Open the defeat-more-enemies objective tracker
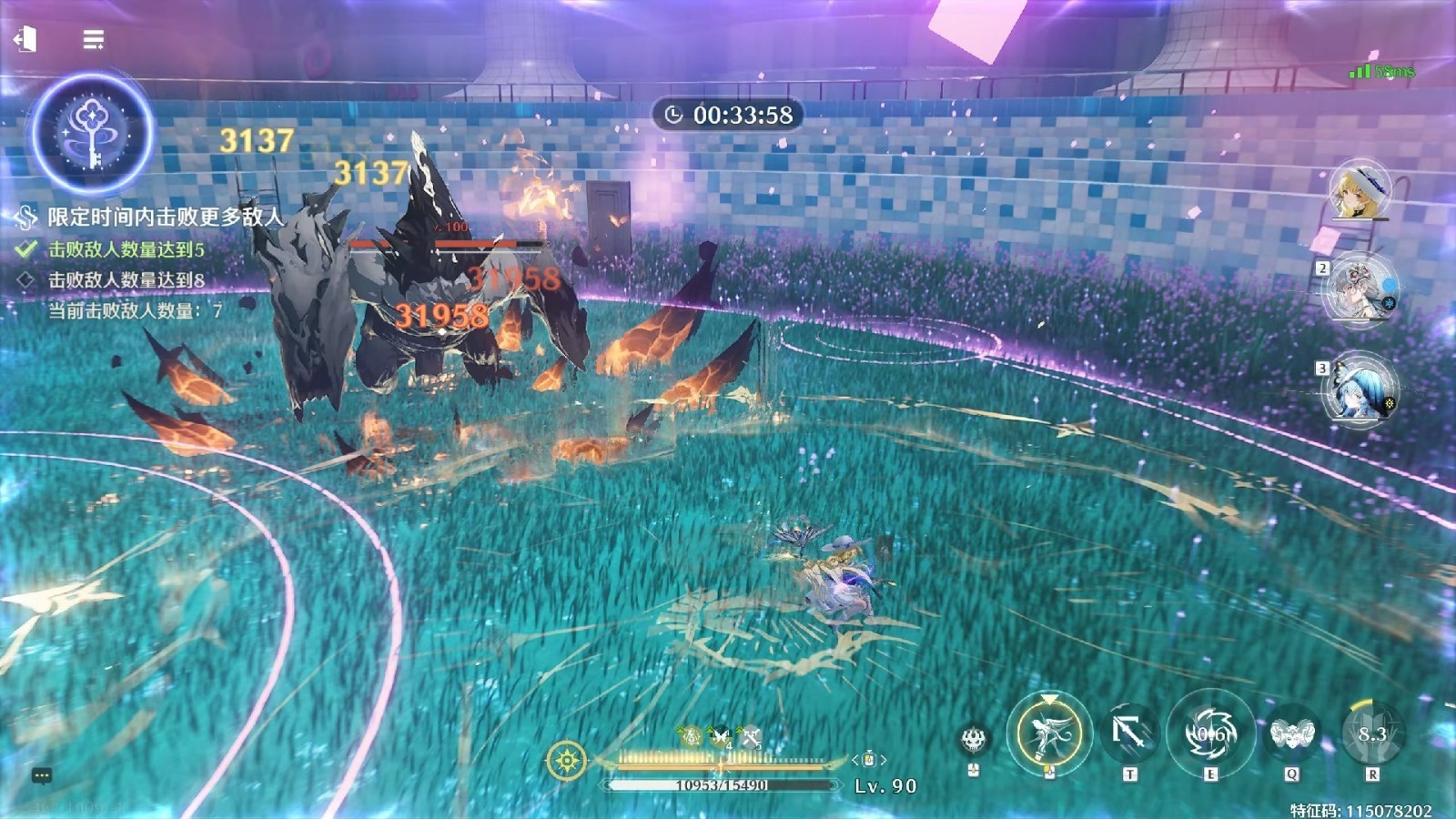Screen dimensions: 1456x819 (164, 217)
